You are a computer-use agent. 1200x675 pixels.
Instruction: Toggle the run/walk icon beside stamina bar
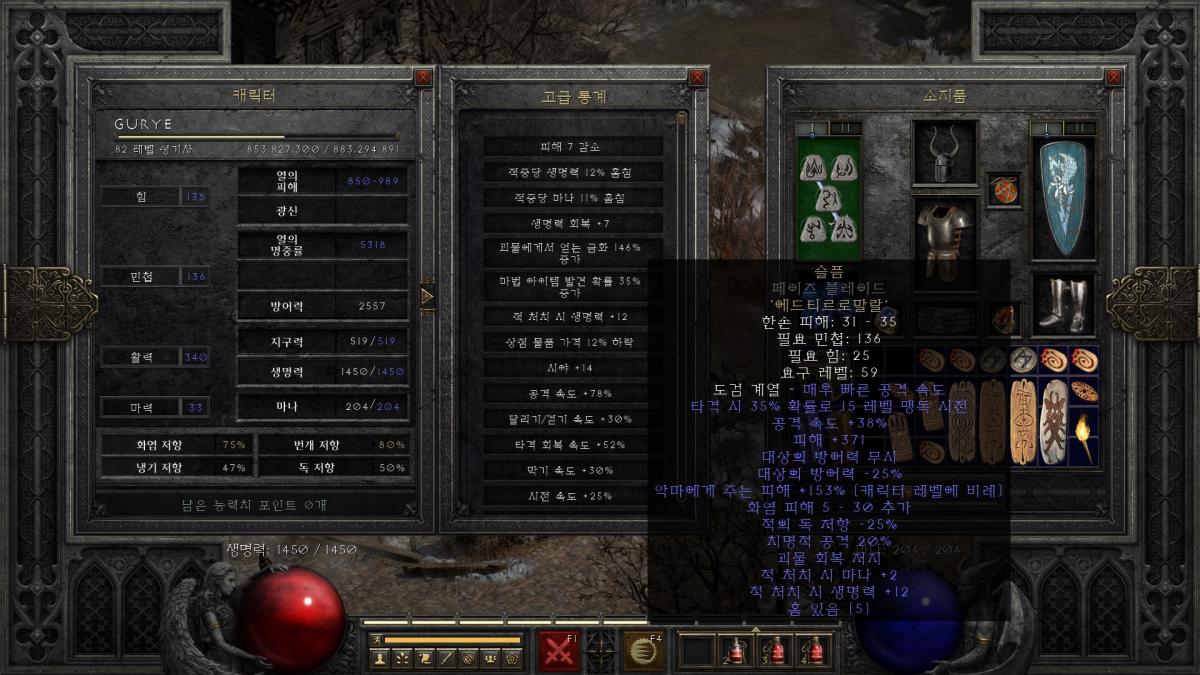coord(377,639)
